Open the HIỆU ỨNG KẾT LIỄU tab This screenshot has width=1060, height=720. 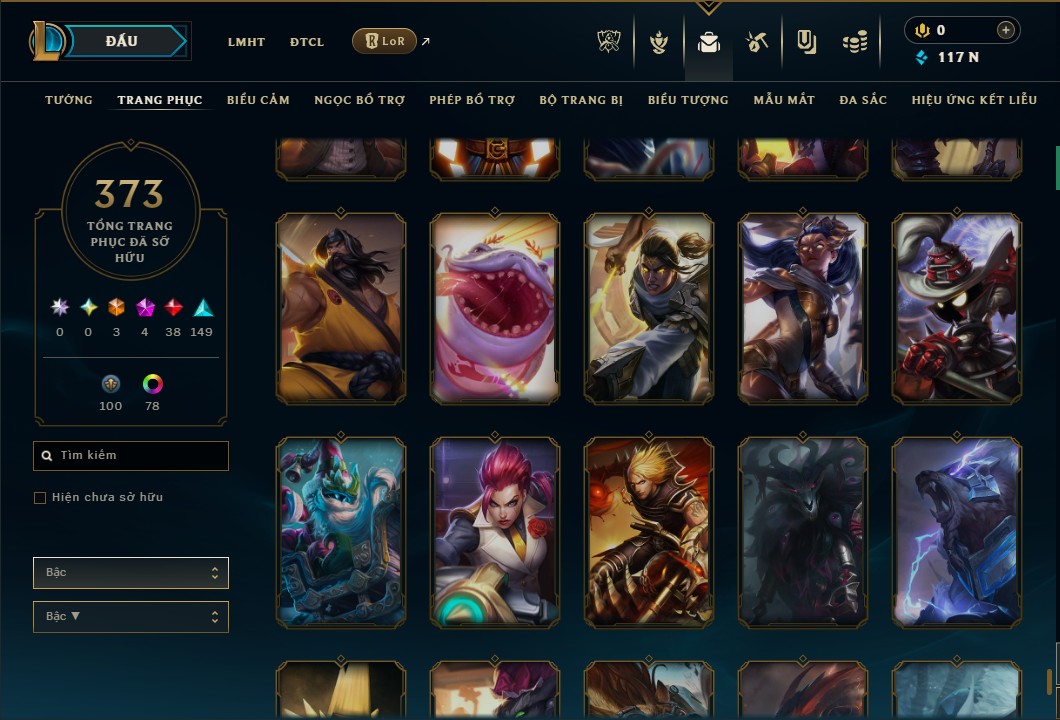click(x=975, y=100)
